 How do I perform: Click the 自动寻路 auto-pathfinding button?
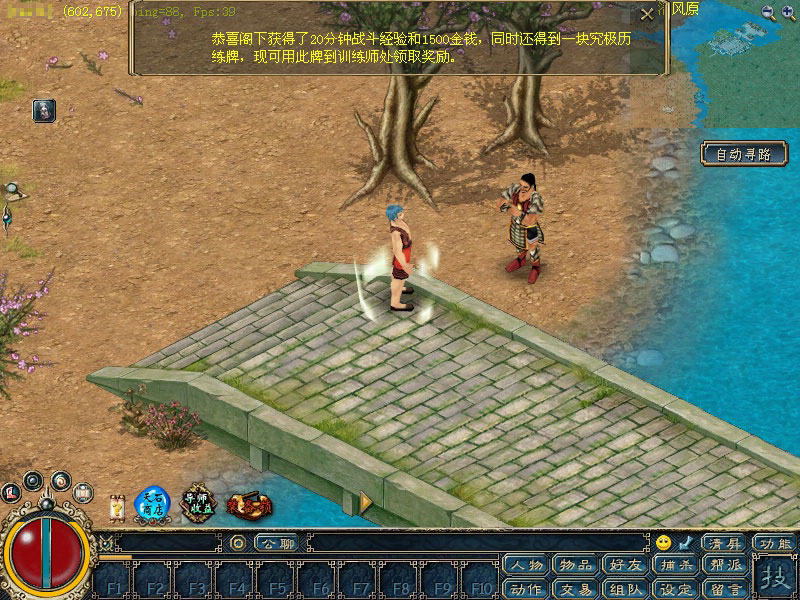tap(743, 154)
